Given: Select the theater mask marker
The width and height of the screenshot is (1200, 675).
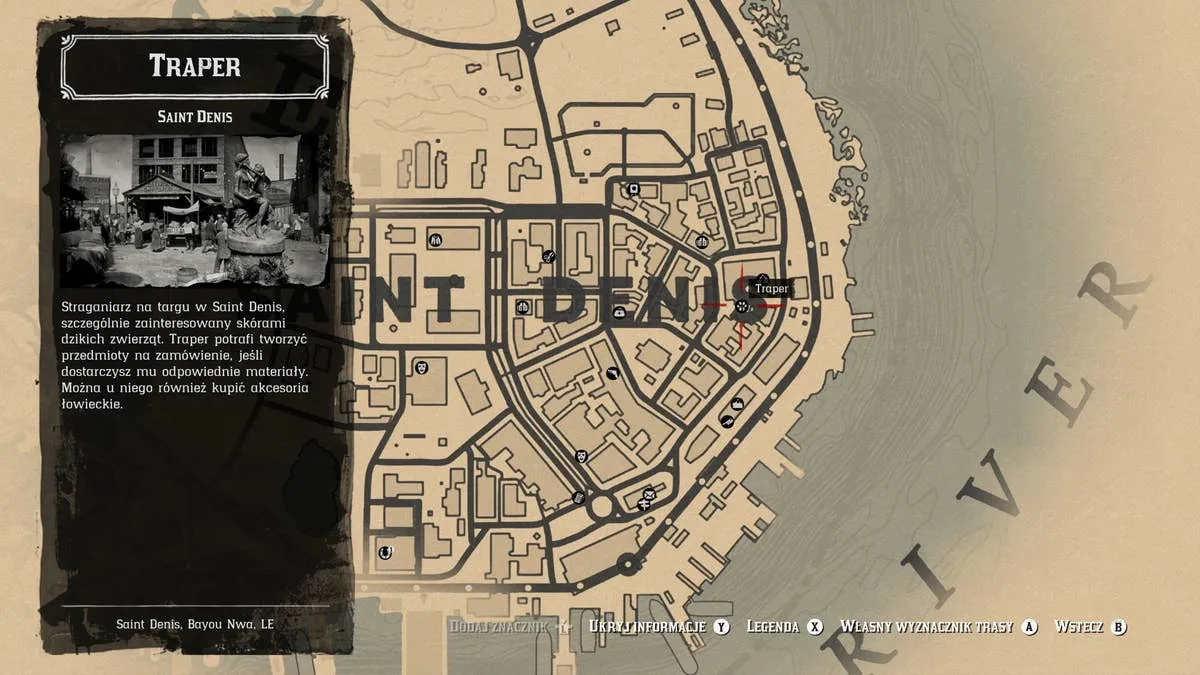Looking at the screenshot, I should coord(422,368).
